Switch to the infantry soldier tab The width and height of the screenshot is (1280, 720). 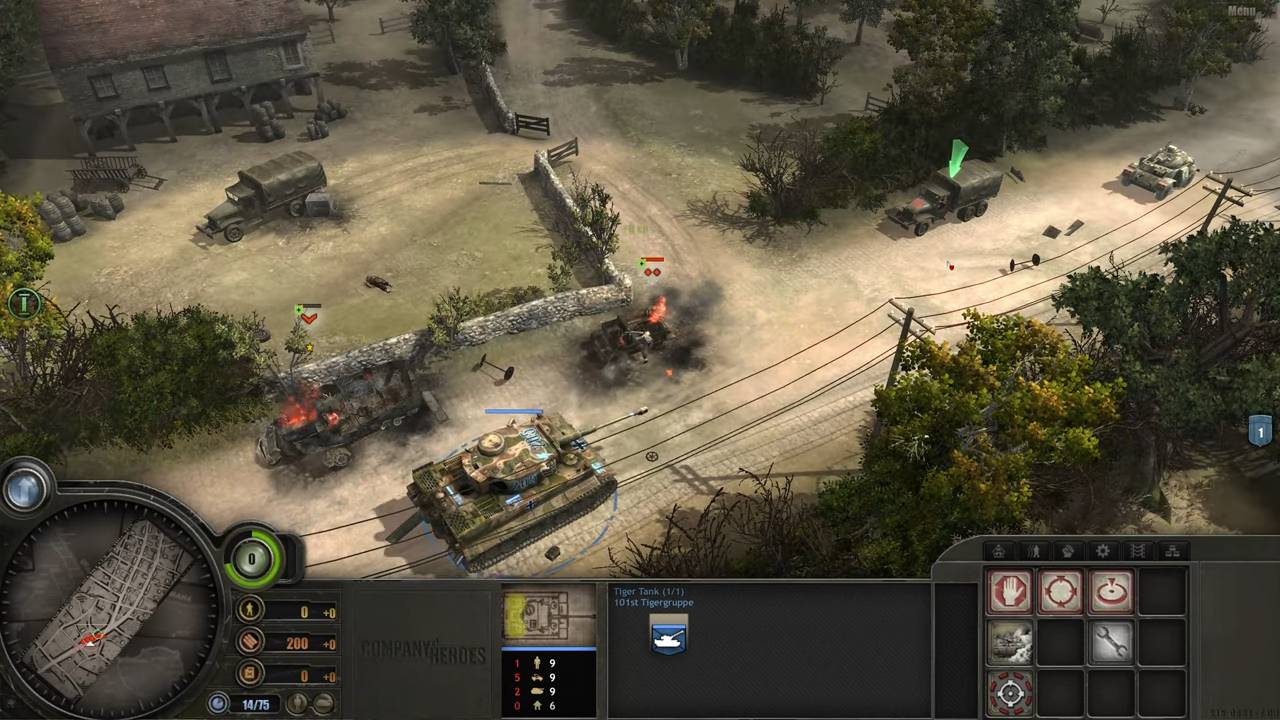click(x=1033, y=551)
